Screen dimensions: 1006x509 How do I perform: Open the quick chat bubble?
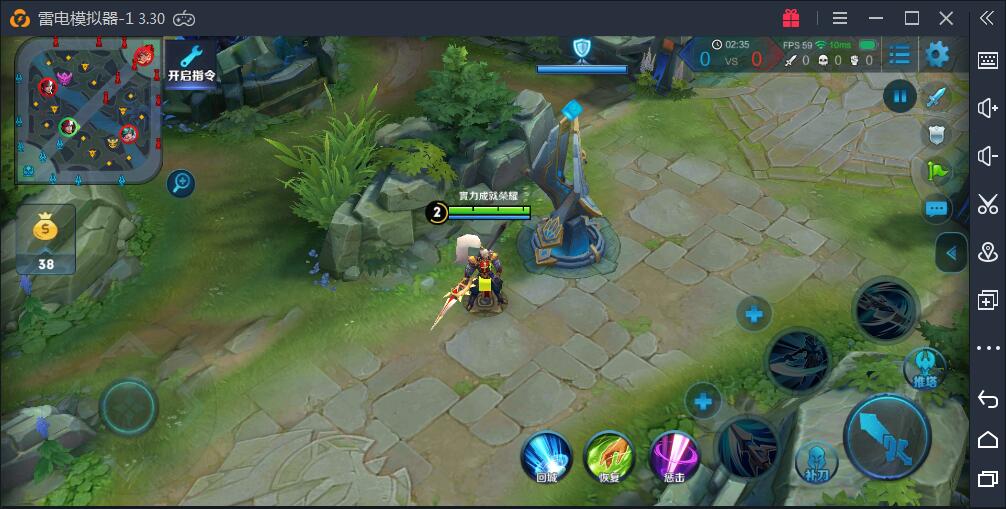[937, 209]
